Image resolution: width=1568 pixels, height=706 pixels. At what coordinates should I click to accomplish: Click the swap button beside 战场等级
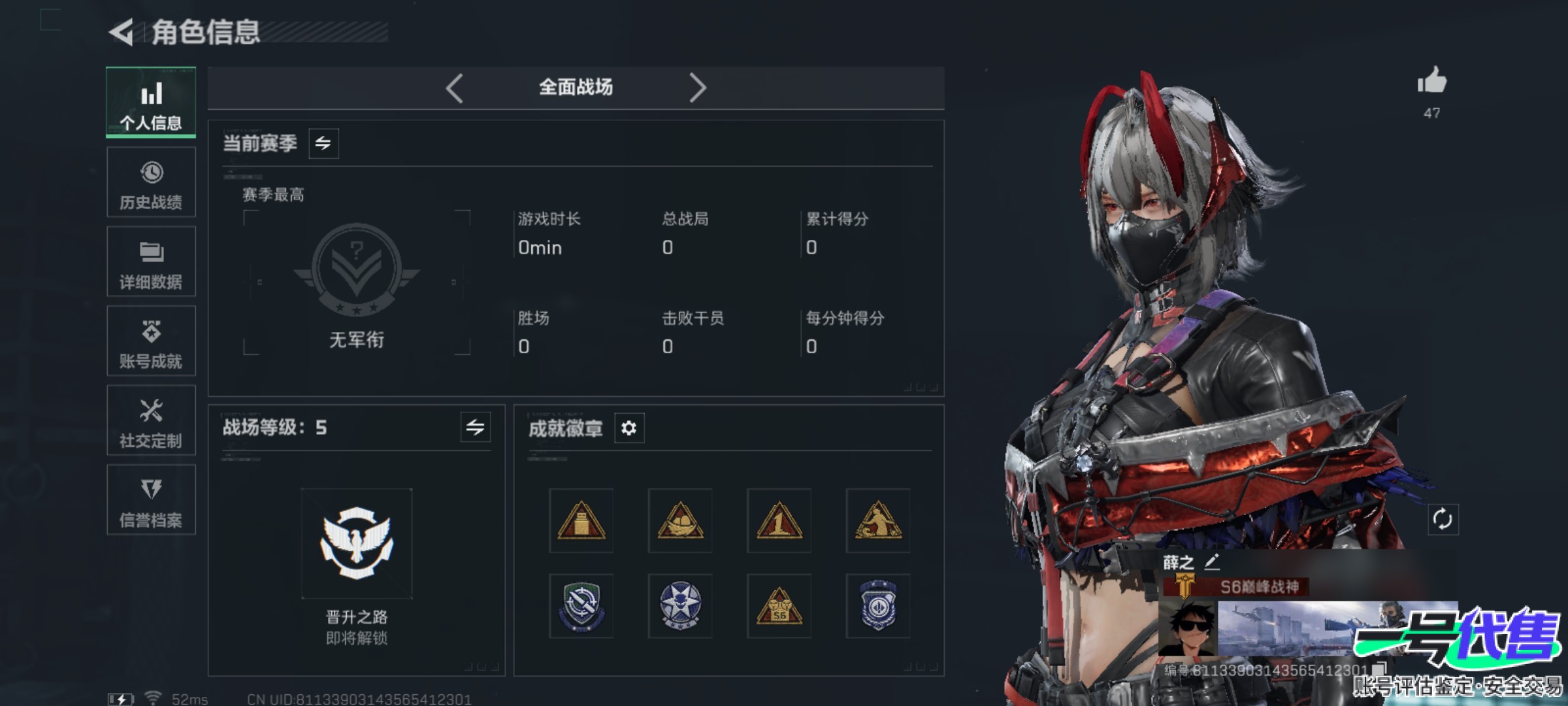click(x=475, y=428)
